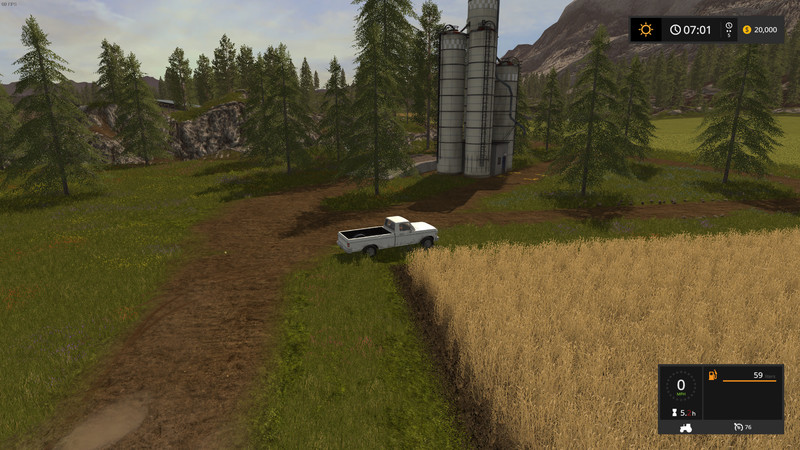Select the orange fuel pump icon
The image size is (800, 450).
pos(712,376)
